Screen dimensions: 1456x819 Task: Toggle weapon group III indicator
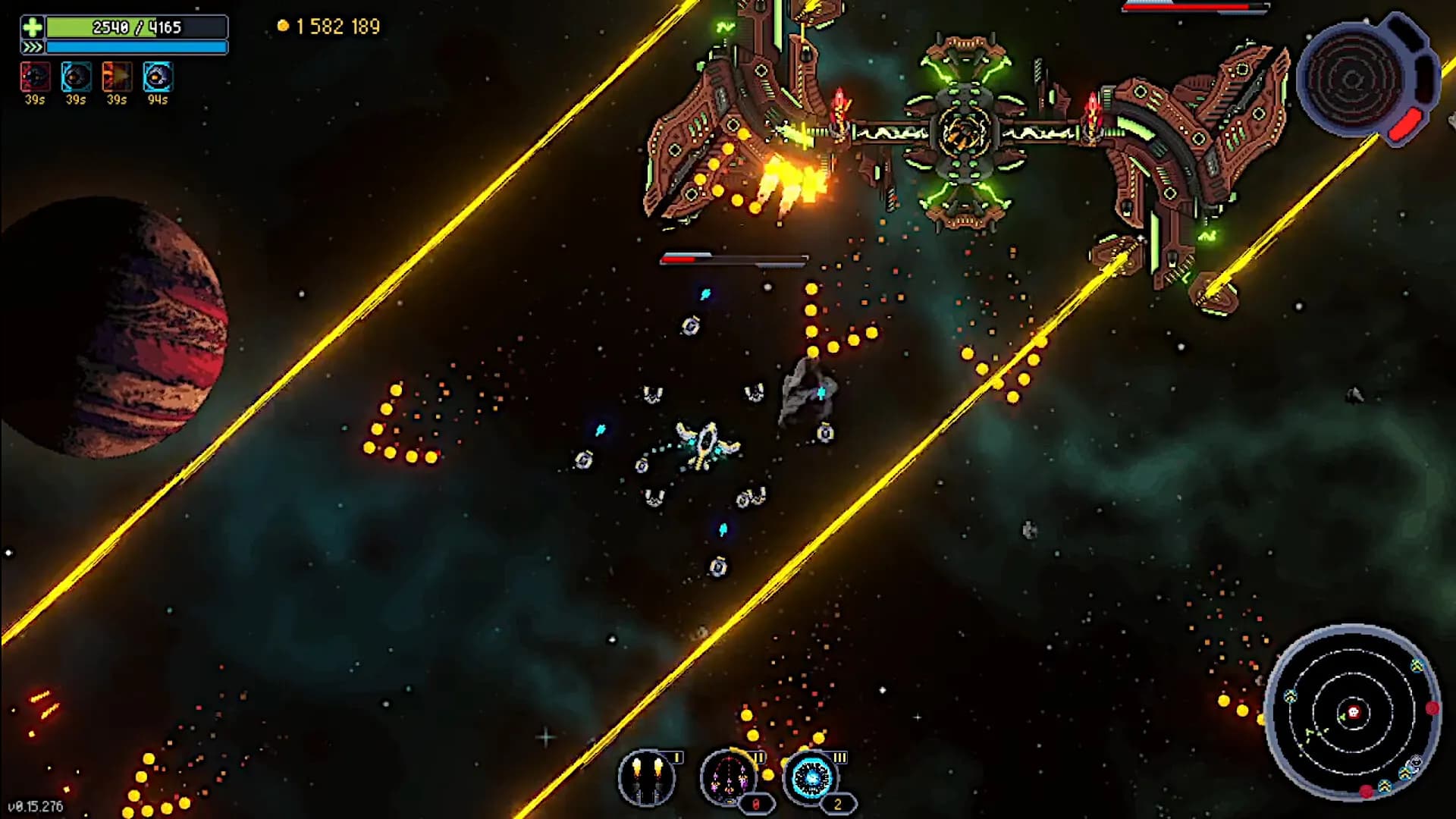coord(839,758)
